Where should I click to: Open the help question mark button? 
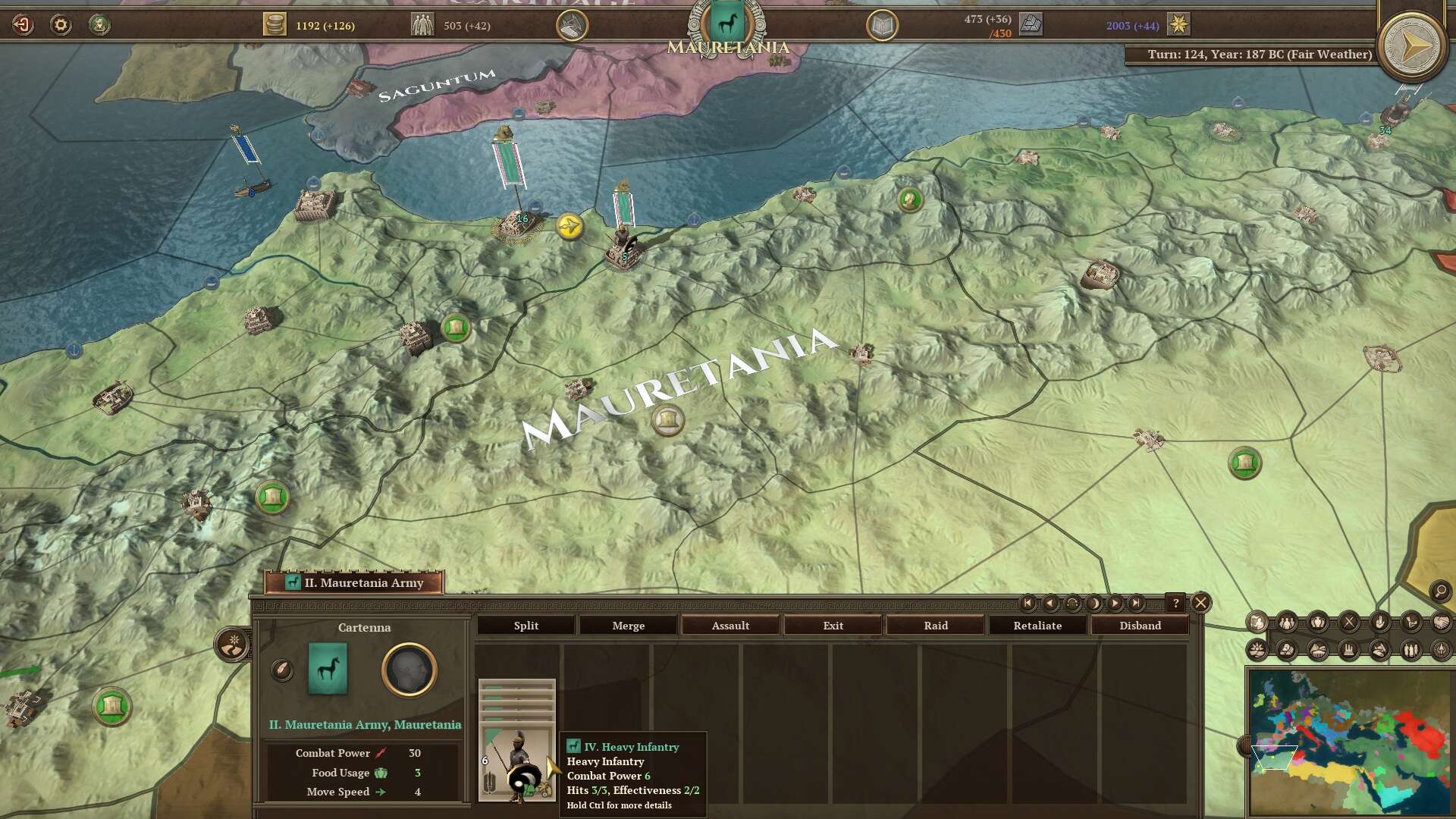tap(1175, 604)
